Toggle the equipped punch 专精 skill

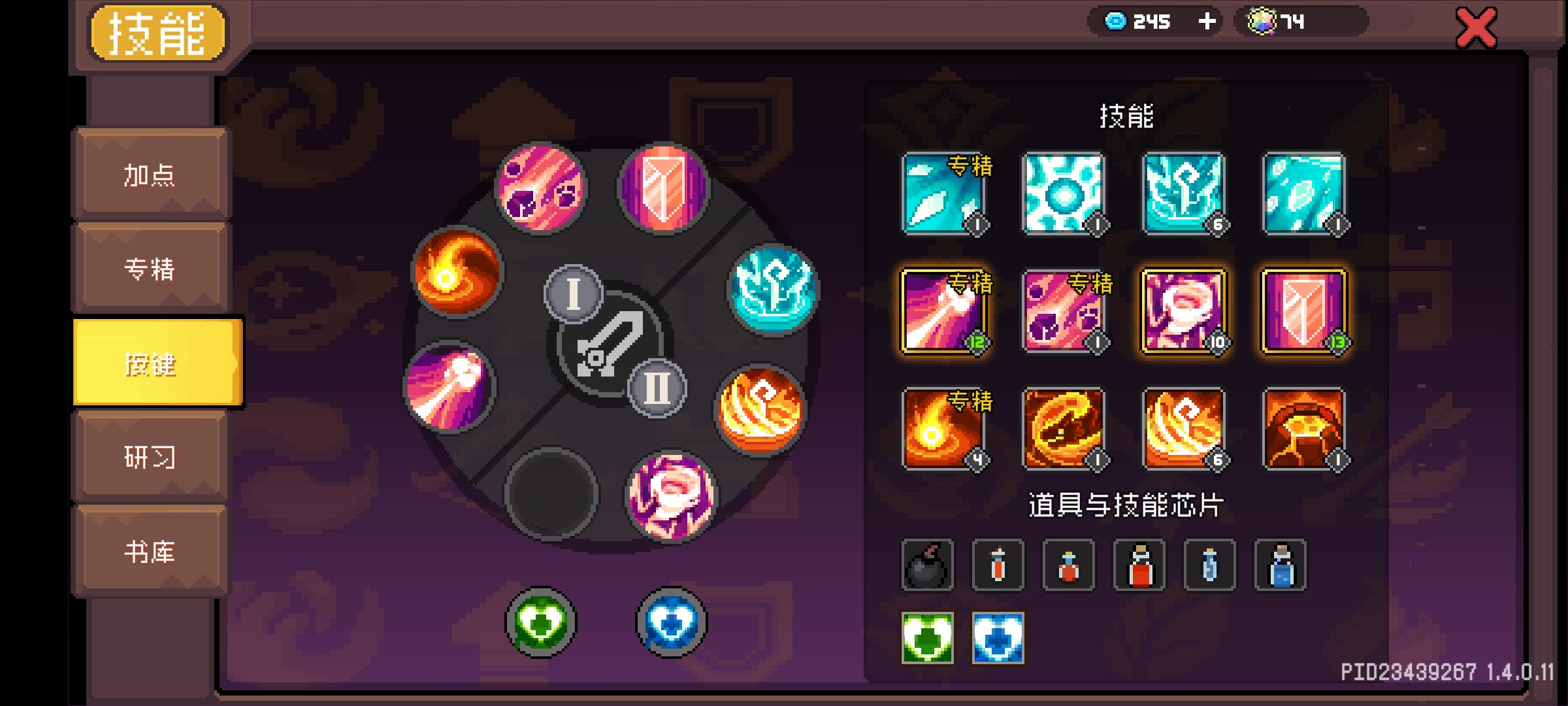pyautogui.click(x=945, y=312)
